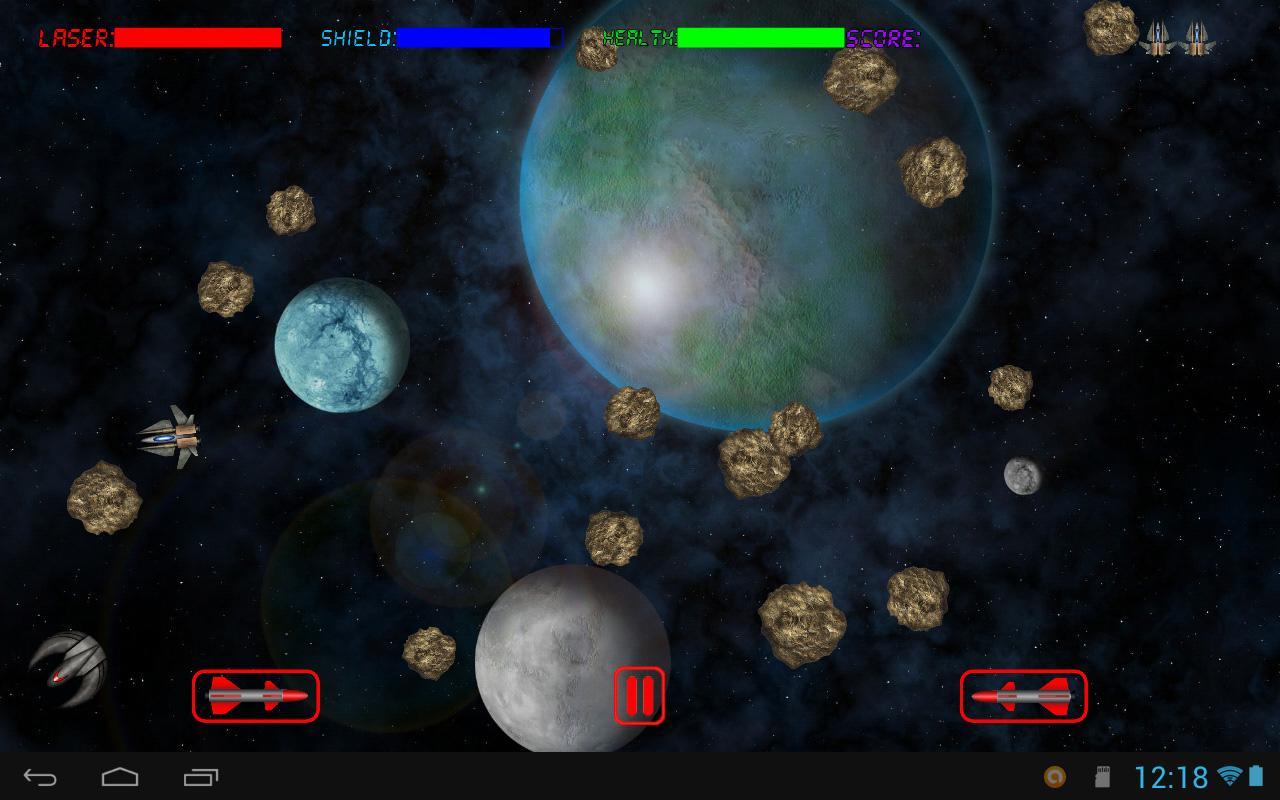Tap the right red missile fire icon
The width and height of the screenshot is (1280, 800).
pos(1022,697)
